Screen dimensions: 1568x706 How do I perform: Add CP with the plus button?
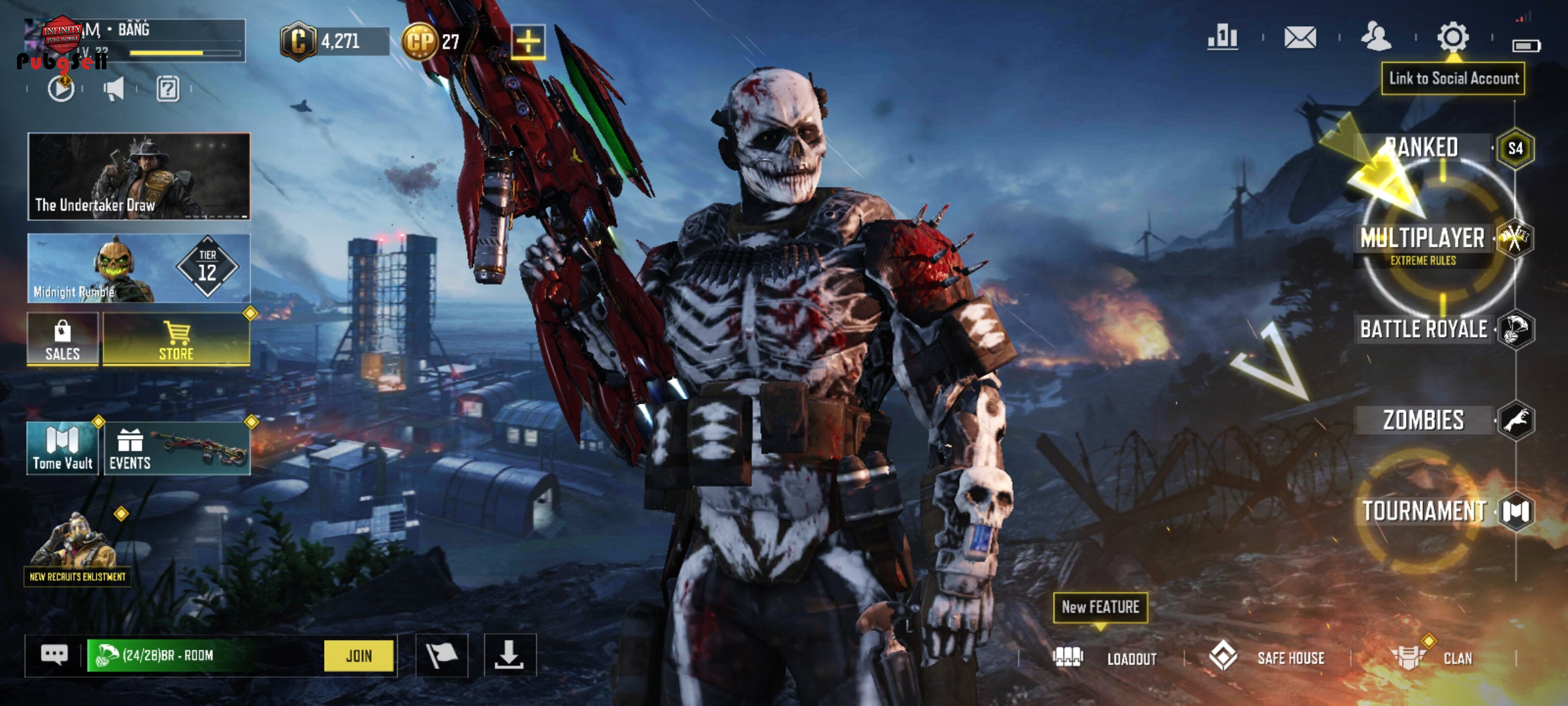(x=528, y=42)
